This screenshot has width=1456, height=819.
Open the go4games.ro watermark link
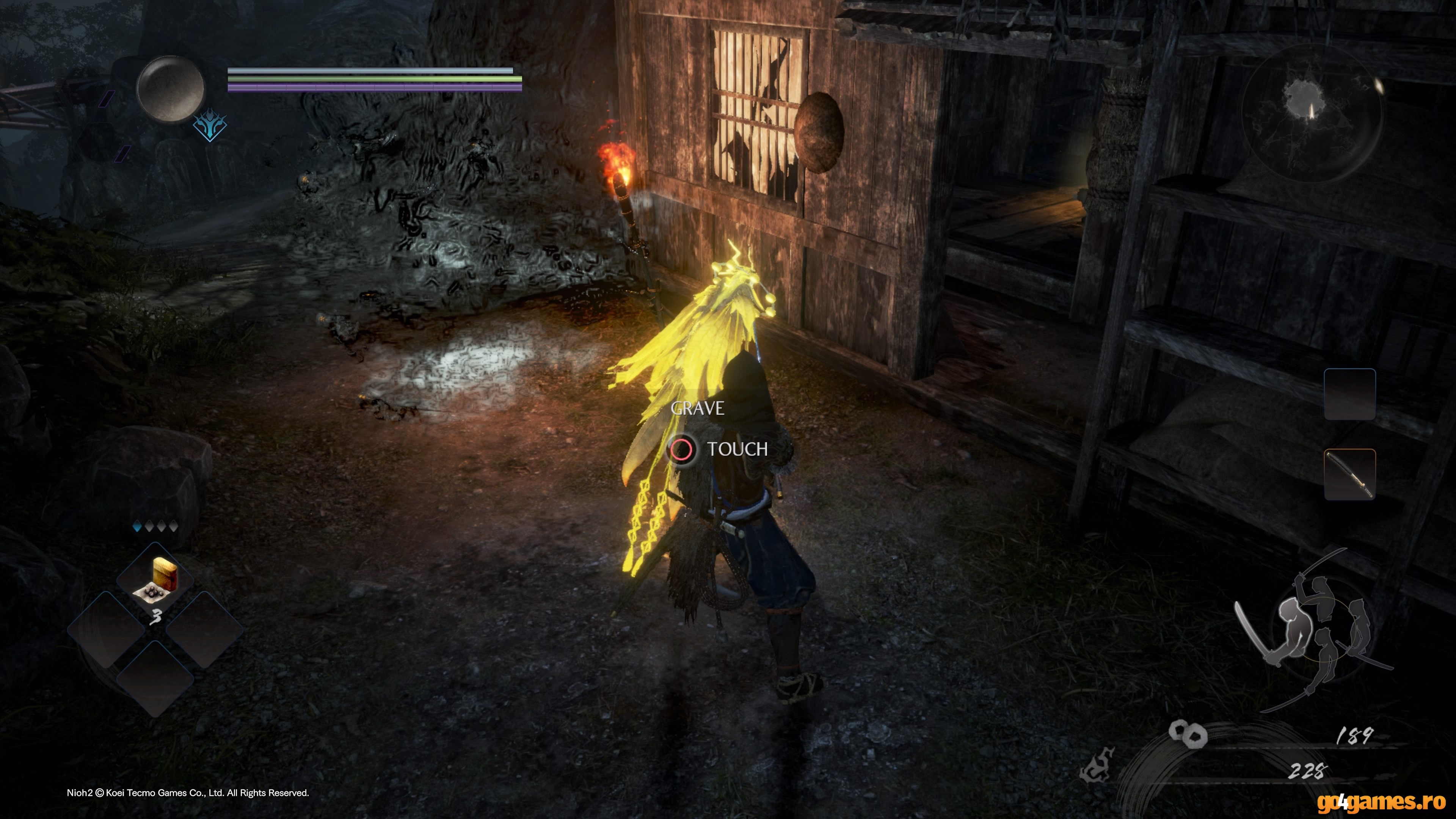(1381, 802)
